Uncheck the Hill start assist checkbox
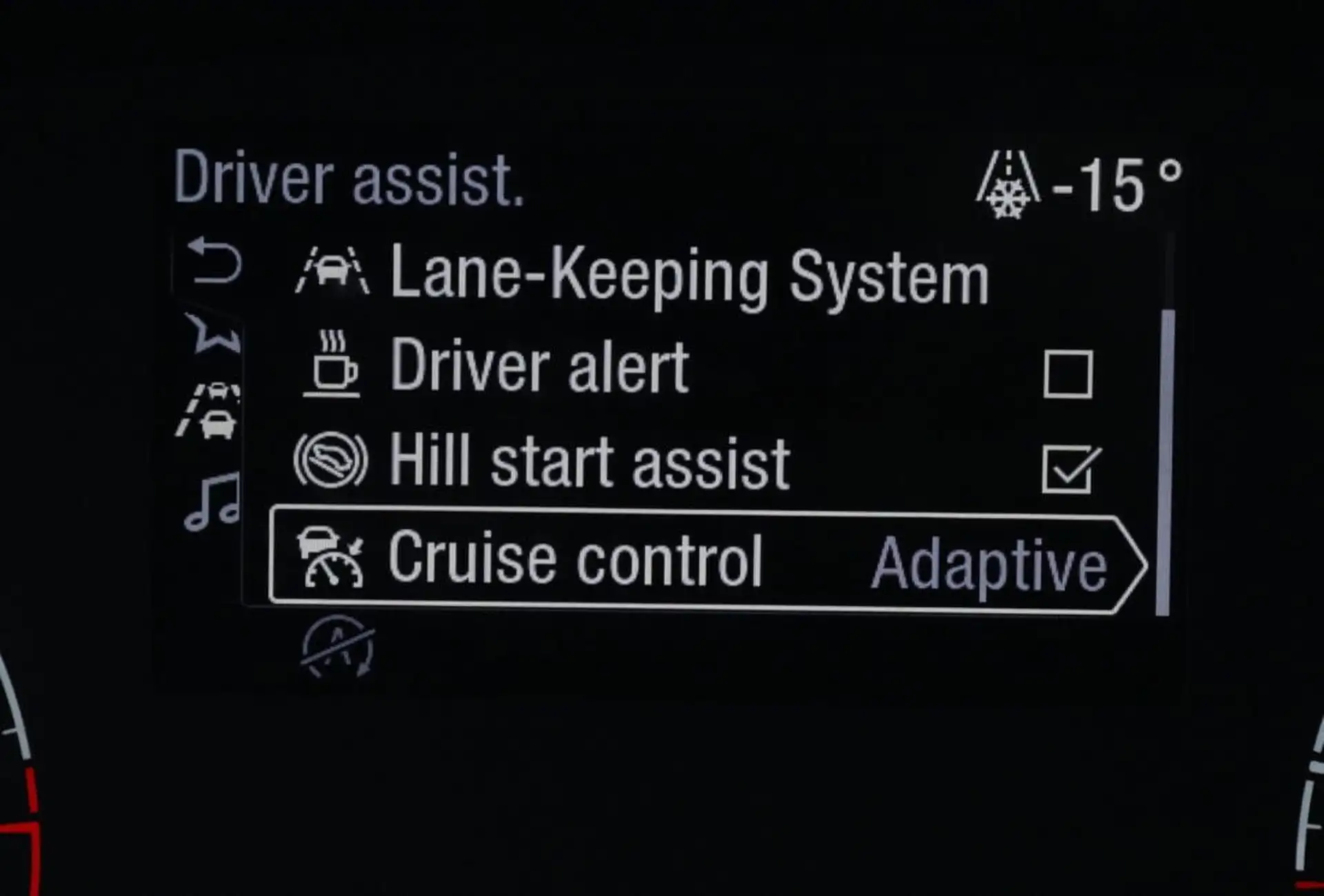 tap(1067, 469)
